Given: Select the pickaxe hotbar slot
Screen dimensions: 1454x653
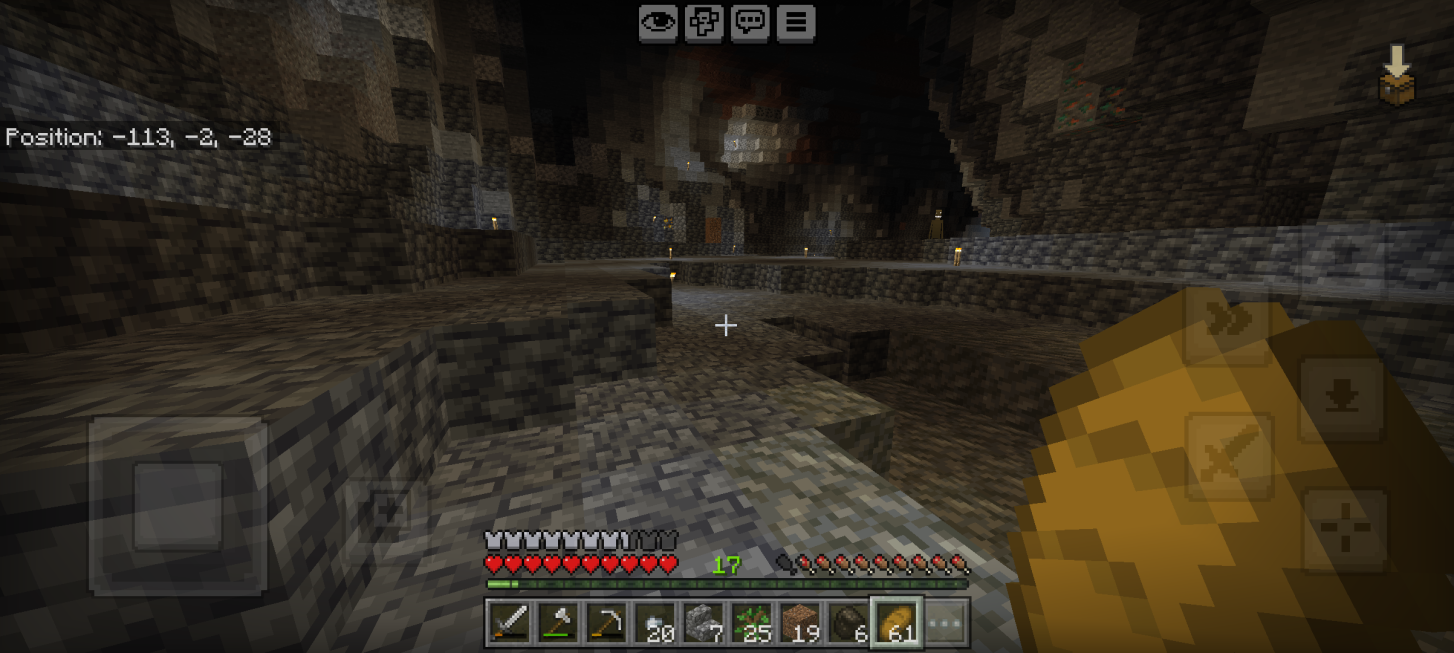Looking at the screenshot, I should coord(605,622).
